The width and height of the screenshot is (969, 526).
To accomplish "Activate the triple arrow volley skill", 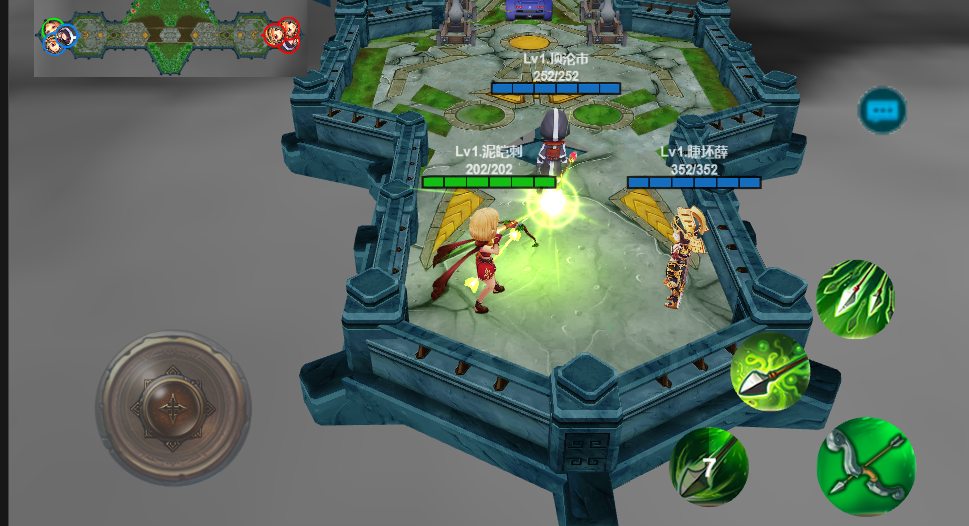I will 854,298.
